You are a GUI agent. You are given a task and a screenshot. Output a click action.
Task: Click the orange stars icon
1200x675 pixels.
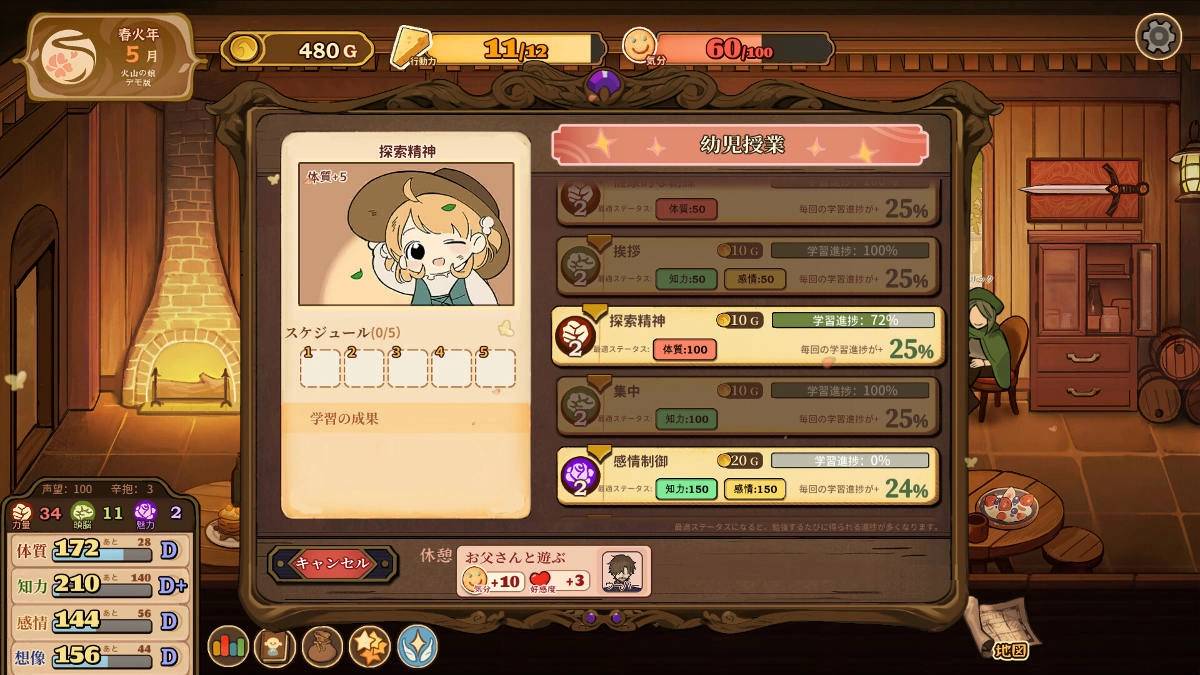coord(369,646)
